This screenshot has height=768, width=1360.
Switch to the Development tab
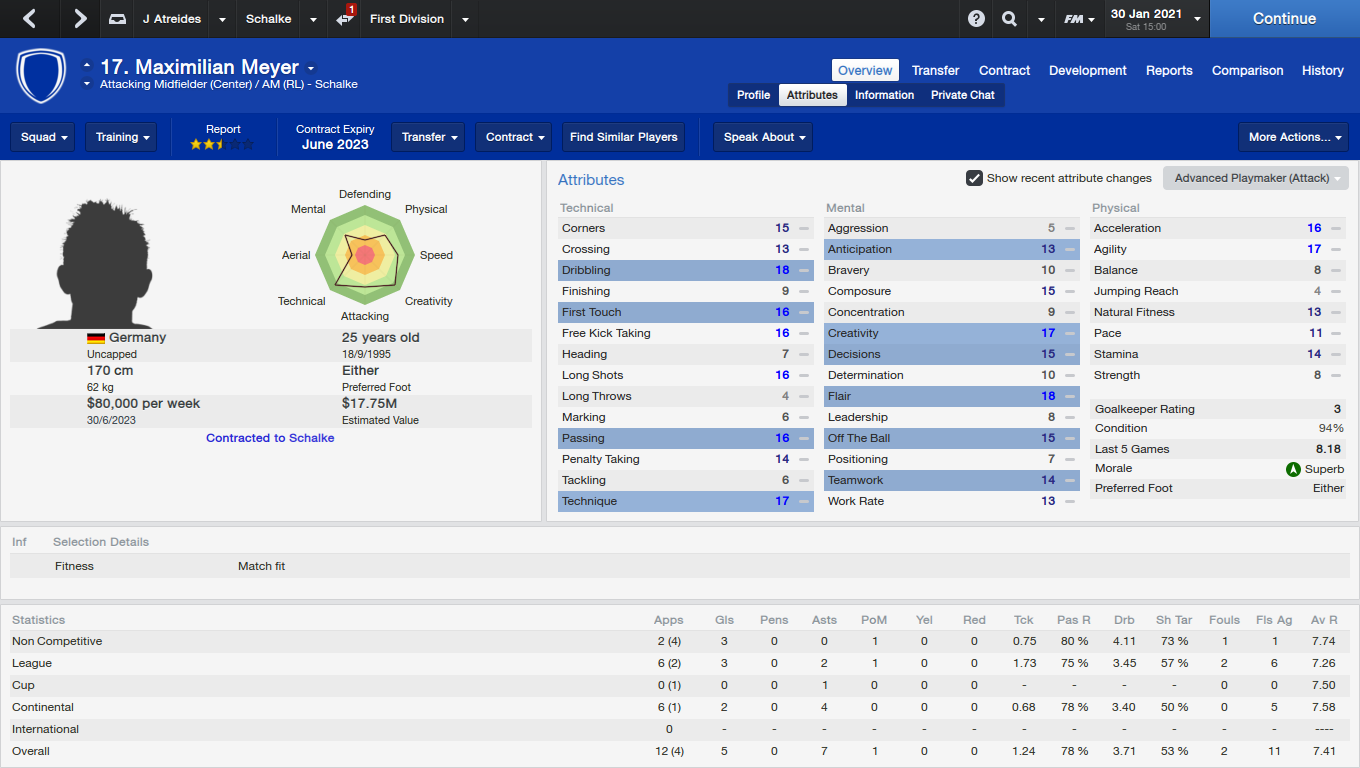1087,70
